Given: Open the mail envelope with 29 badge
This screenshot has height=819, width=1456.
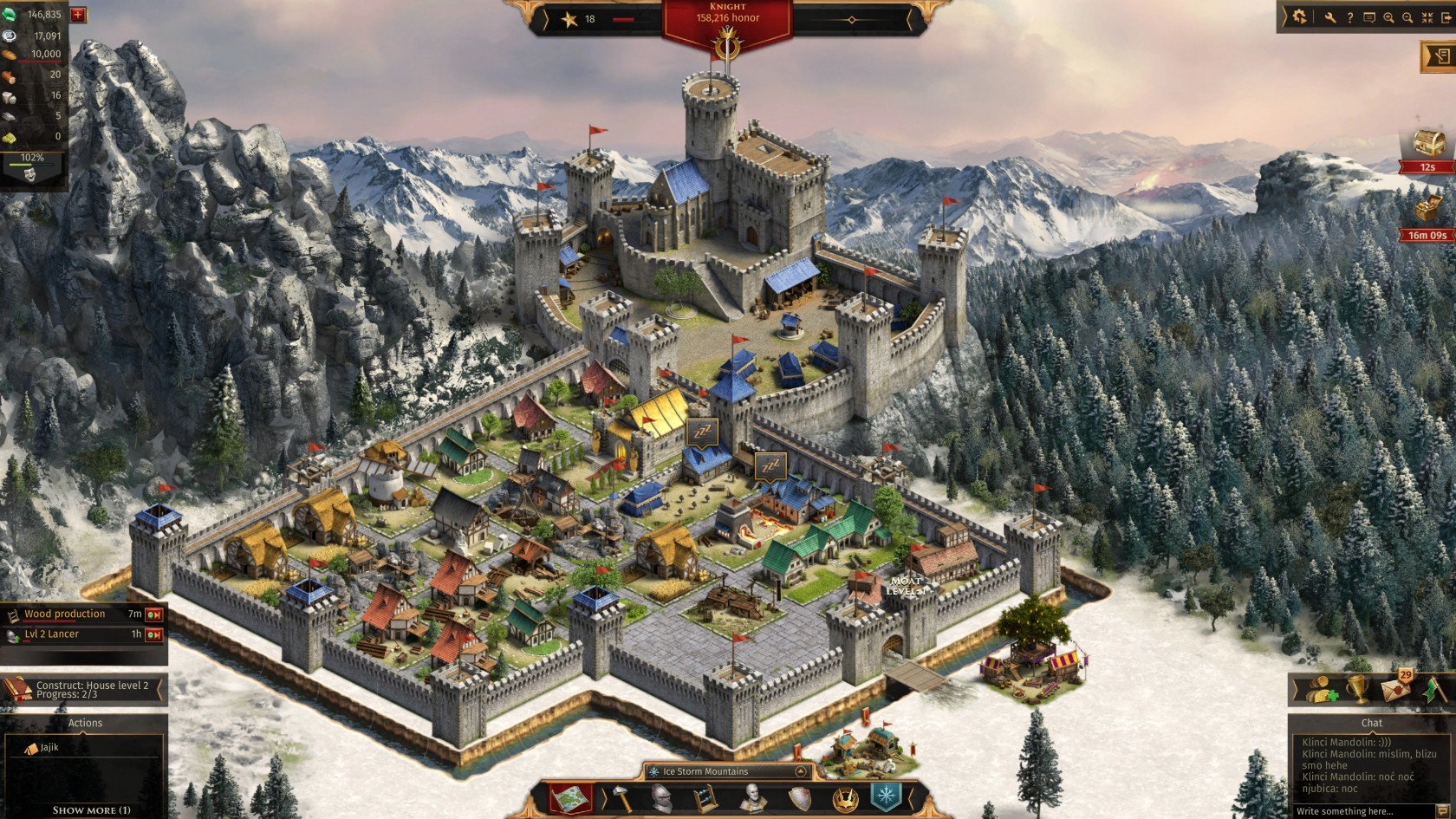Looking at the screenshot, I should pyautogui.click(x=1394, y=690).
